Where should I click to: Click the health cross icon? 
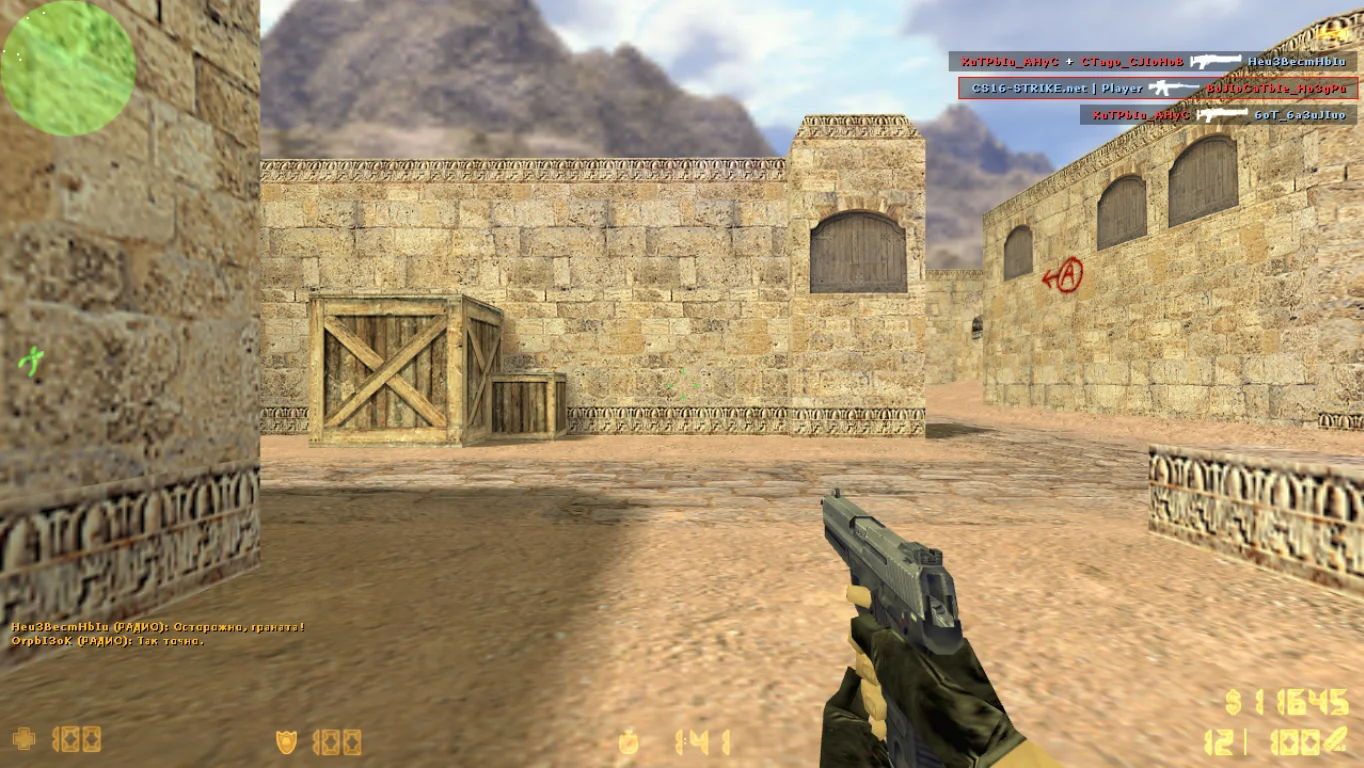tap(24, 739)
